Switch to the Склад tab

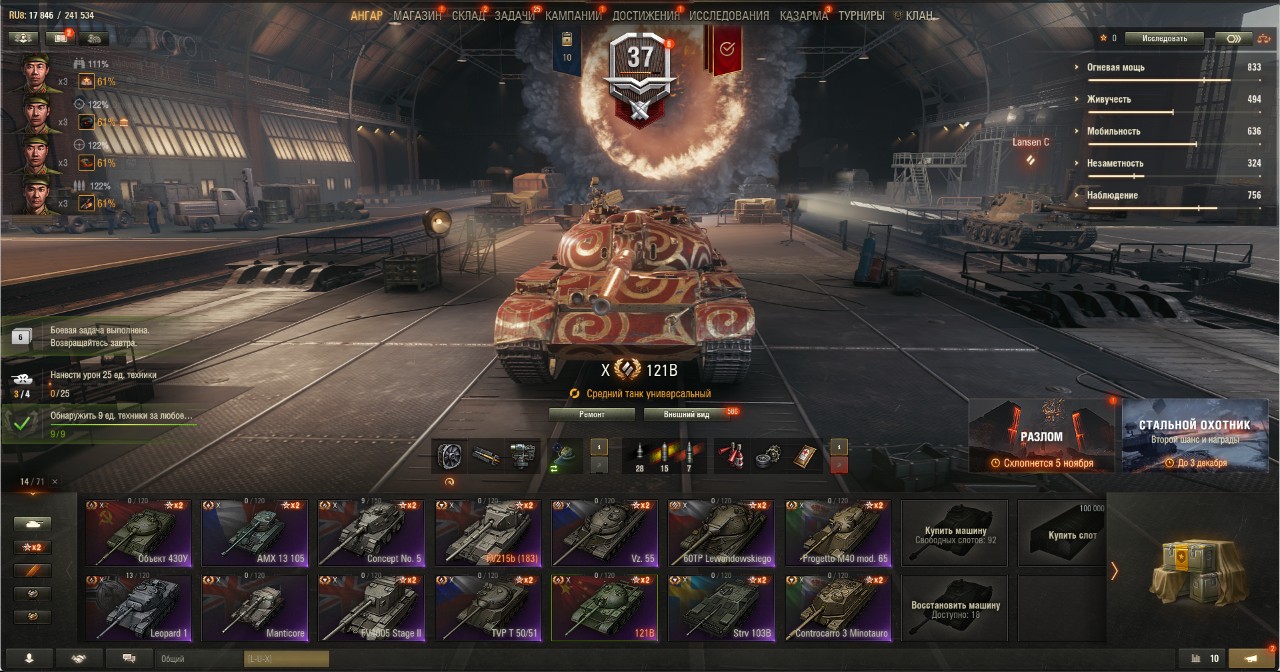pyautogui.click(x=468, y=16)
